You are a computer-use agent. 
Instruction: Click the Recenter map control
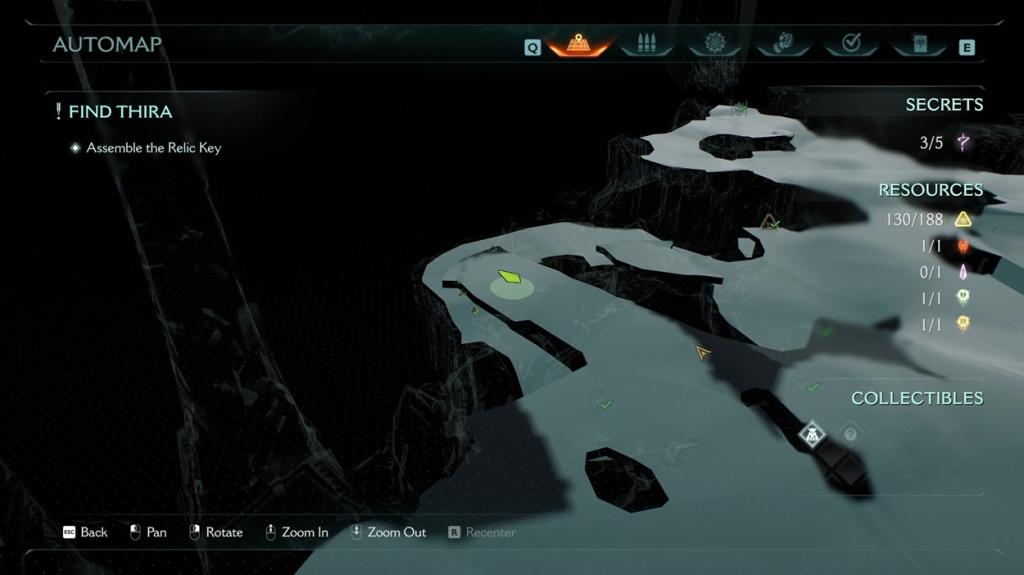483,532
